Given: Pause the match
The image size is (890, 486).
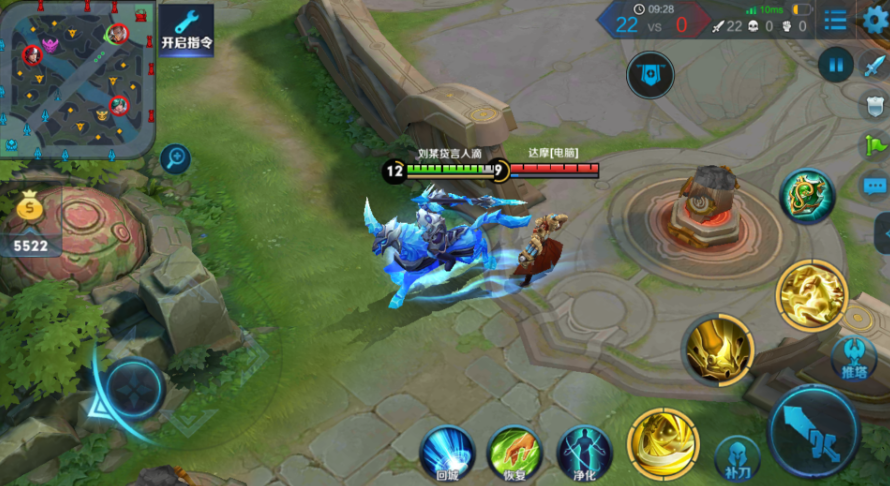Looking at the screenshot, I should [835, 65].
